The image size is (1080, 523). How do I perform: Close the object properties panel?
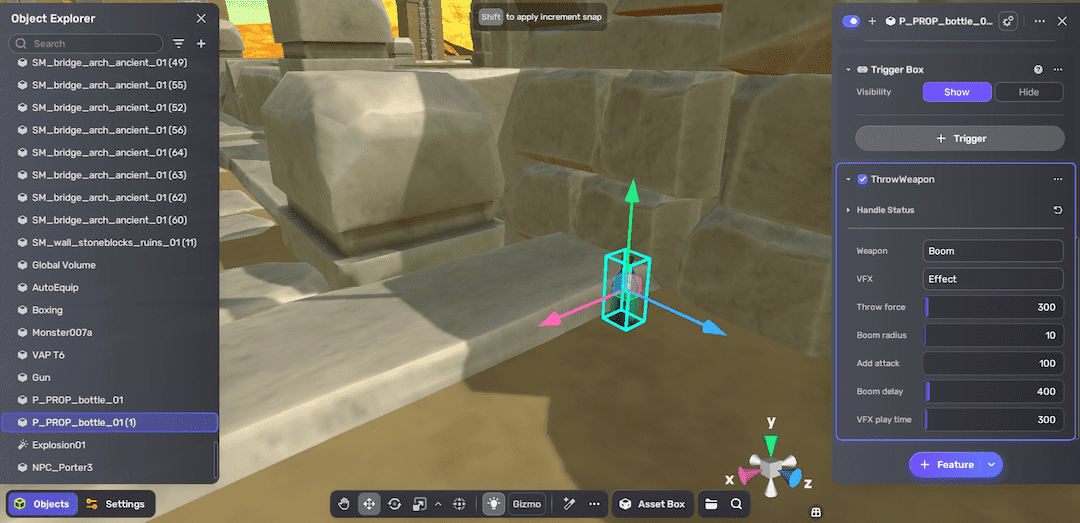point(1062,21)
